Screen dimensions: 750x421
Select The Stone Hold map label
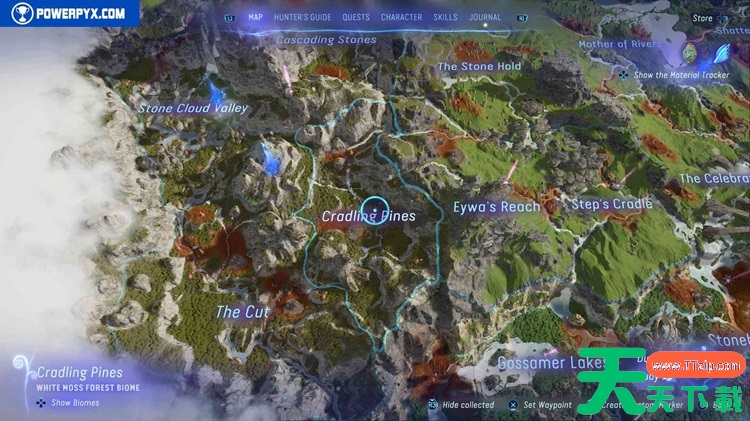point(479,67)
